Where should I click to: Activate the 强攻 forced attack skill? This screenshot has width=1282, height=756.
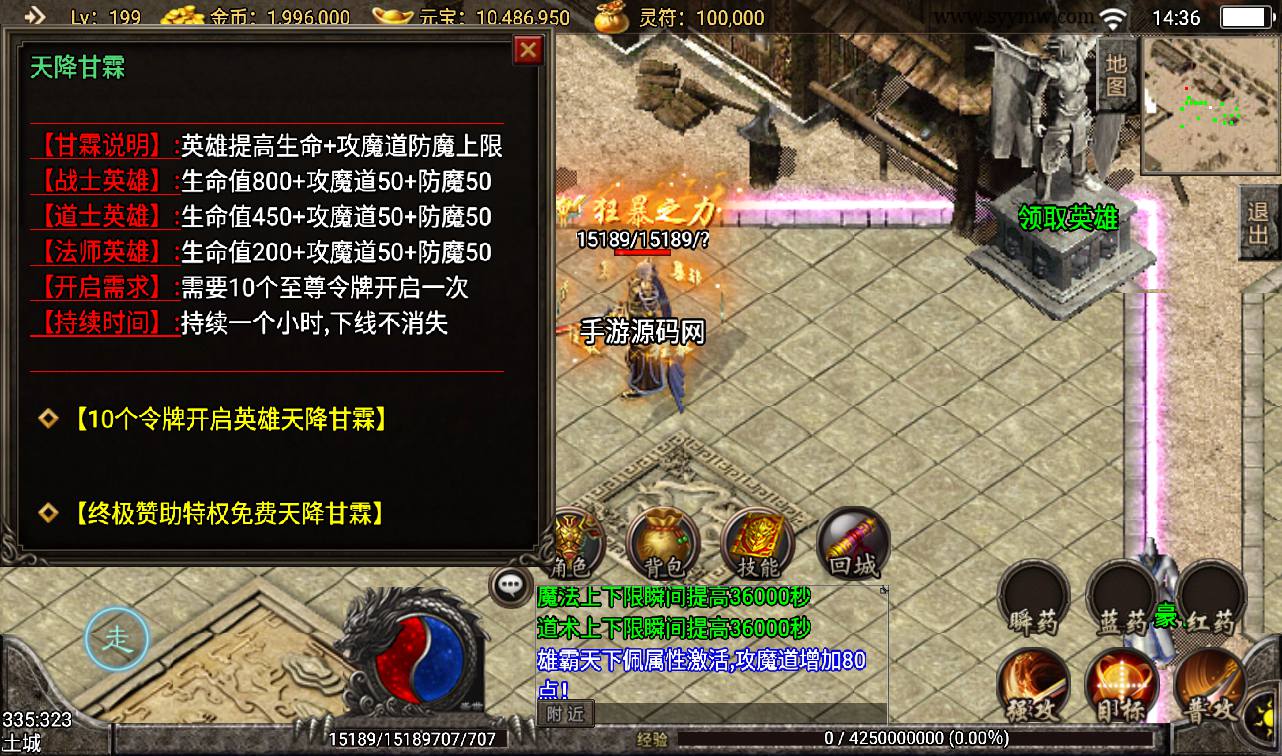tap(1035, 686)
